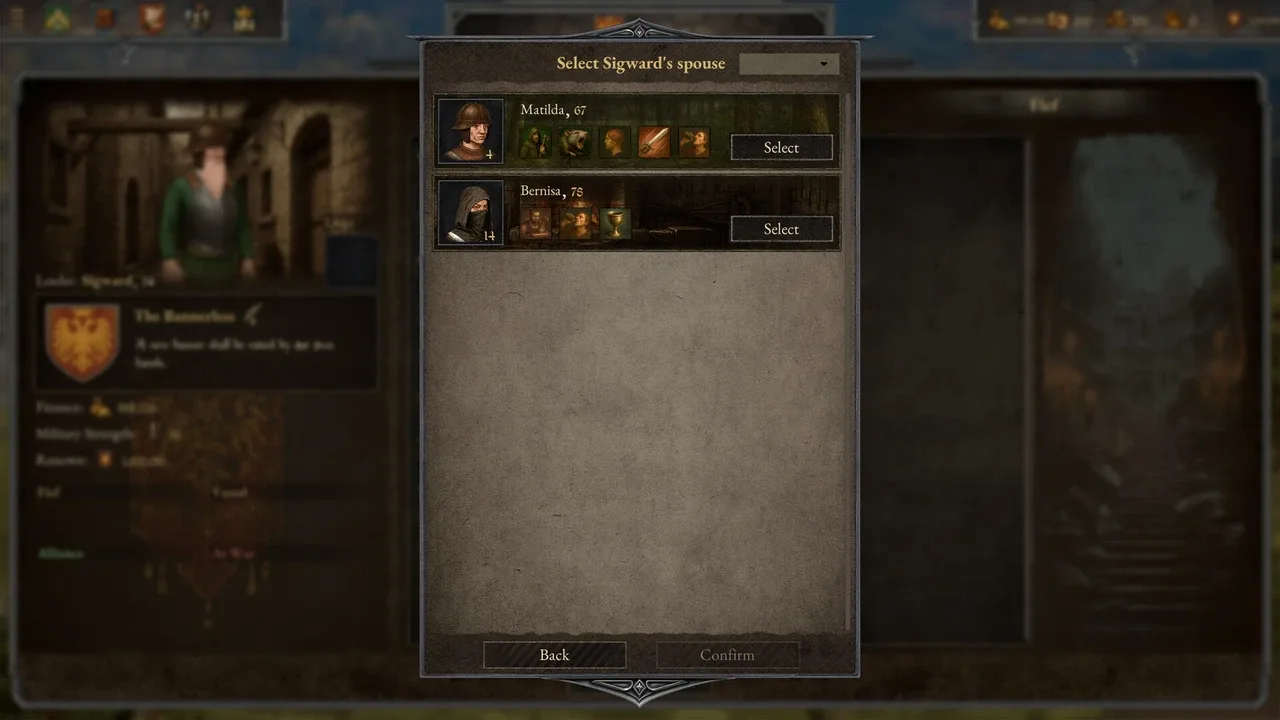Viewport: 1280px width, 720px height.
Task: Confirm the spouse selection
Action: [x=727, y=655]
